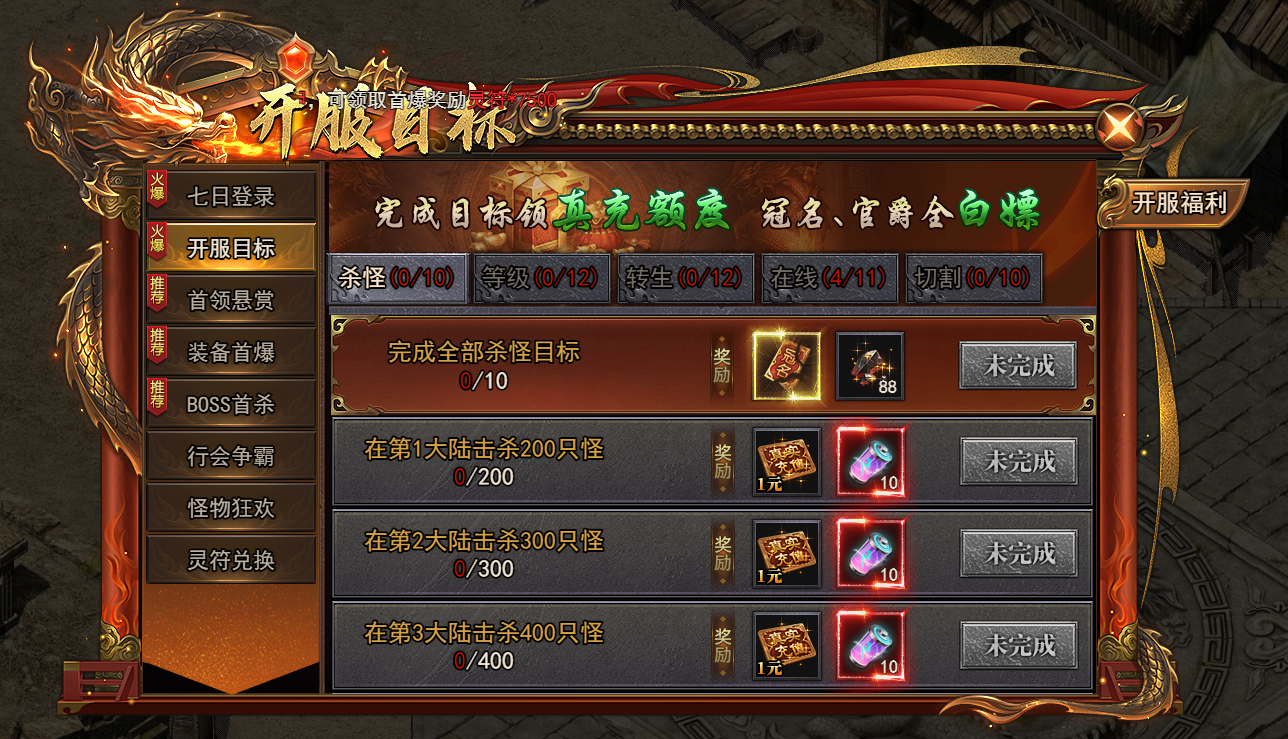Select the 1元 card reward in second continent row

(786, 553)
